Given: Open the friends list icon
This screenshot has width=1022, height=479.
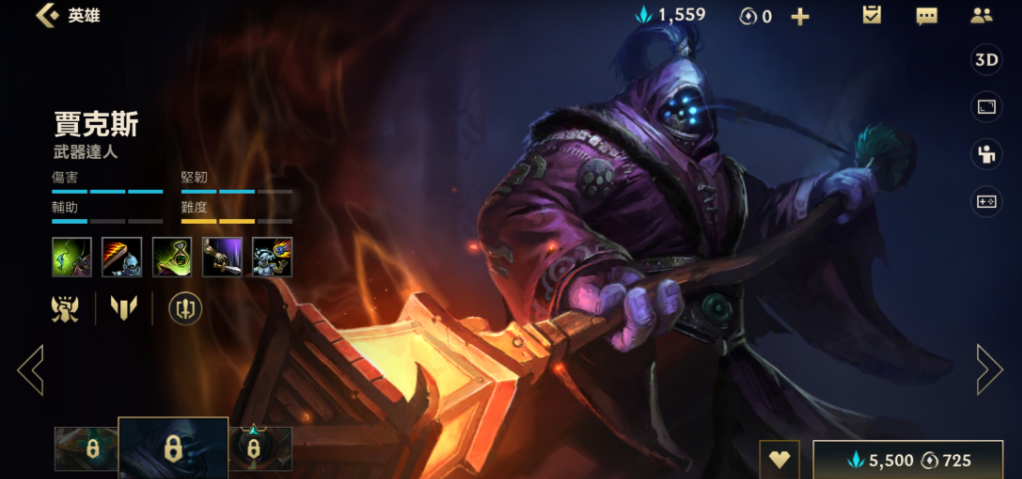Looking at the screenshot, I should [981, 16].
